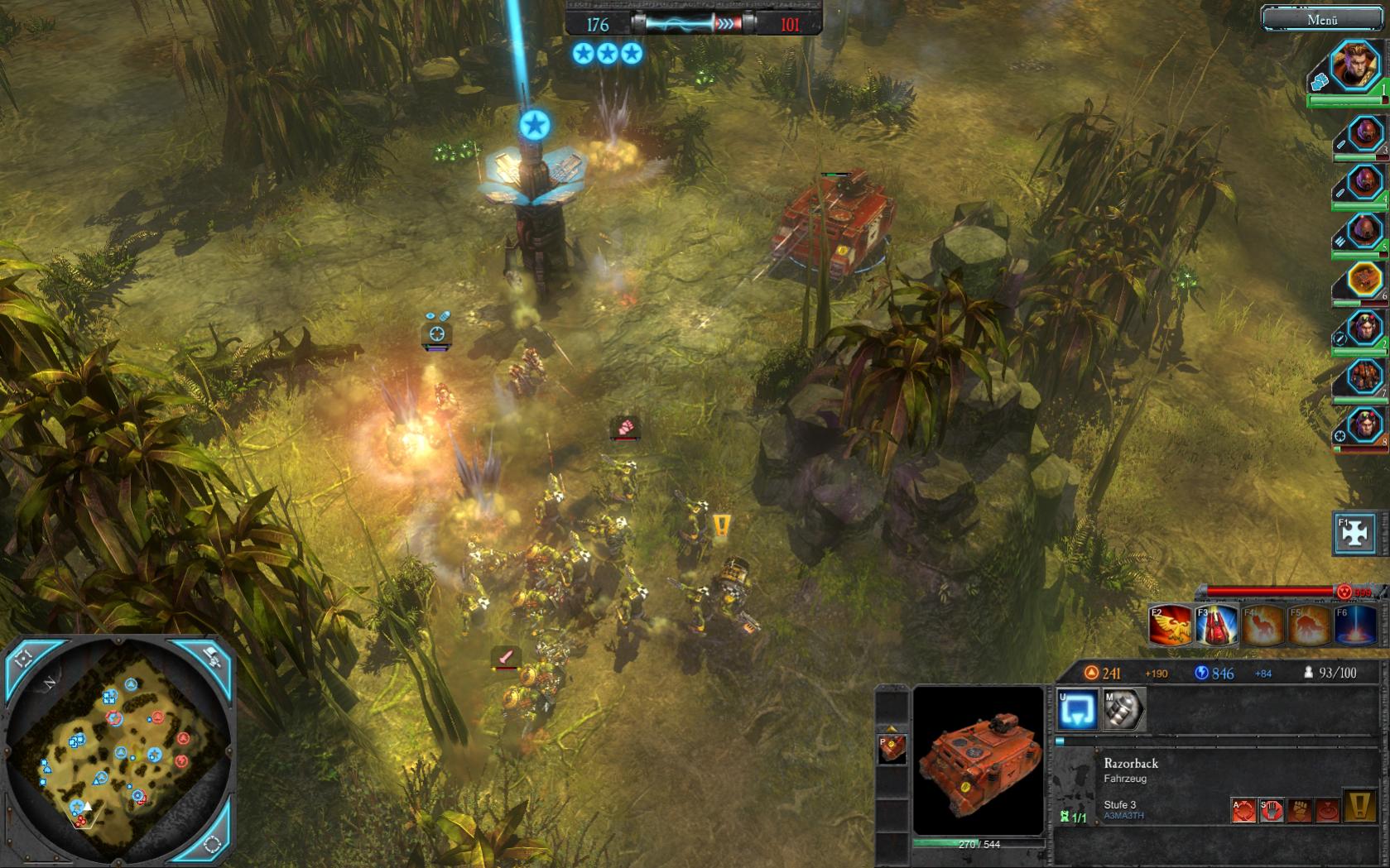Select the small Razorback squad slot
1390x868 pixels.
pyautogui.click(x=892, y=748)
